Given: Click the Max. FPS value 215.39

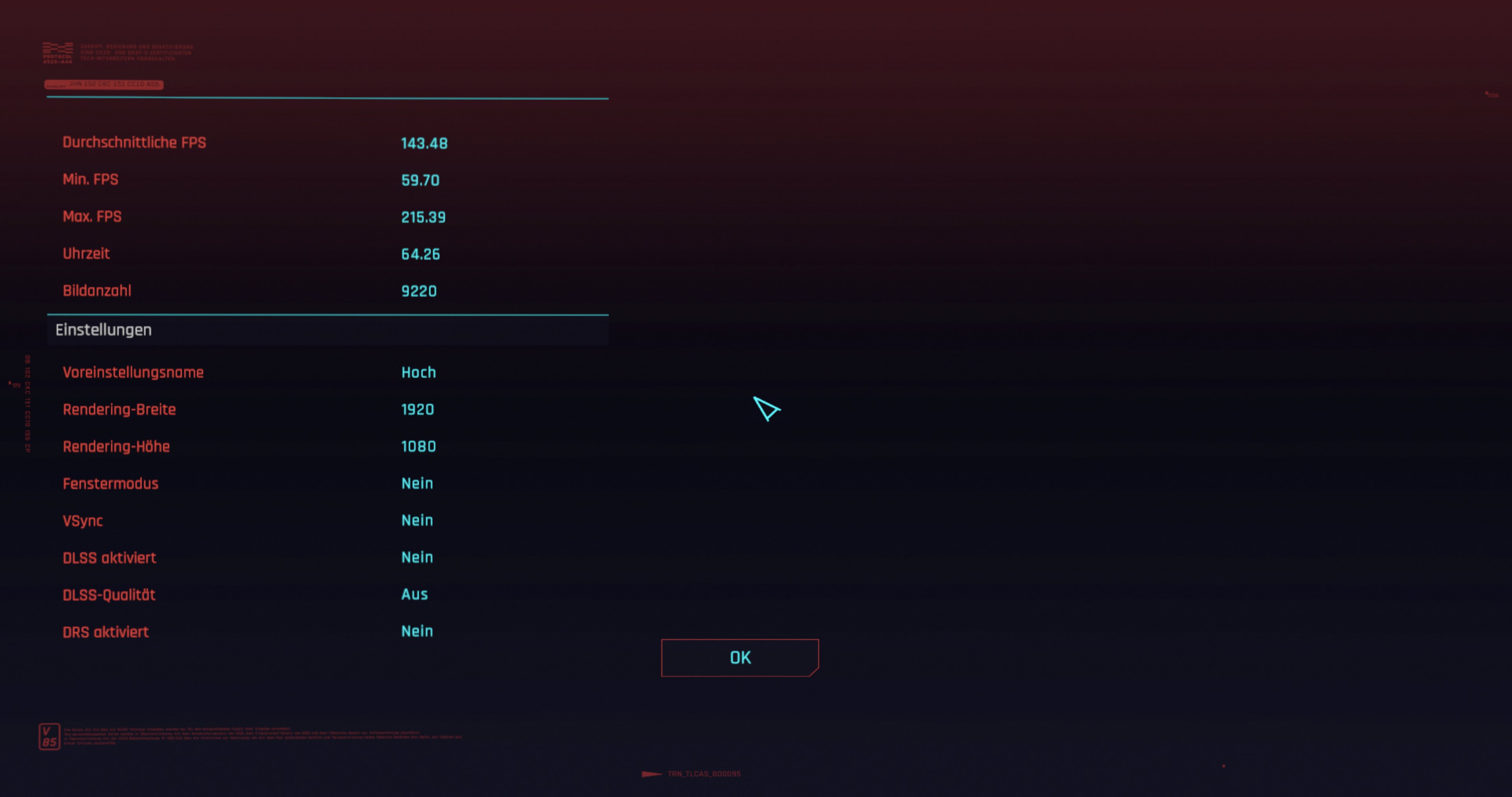Looking at the screenshot, I should click(423, 216).
